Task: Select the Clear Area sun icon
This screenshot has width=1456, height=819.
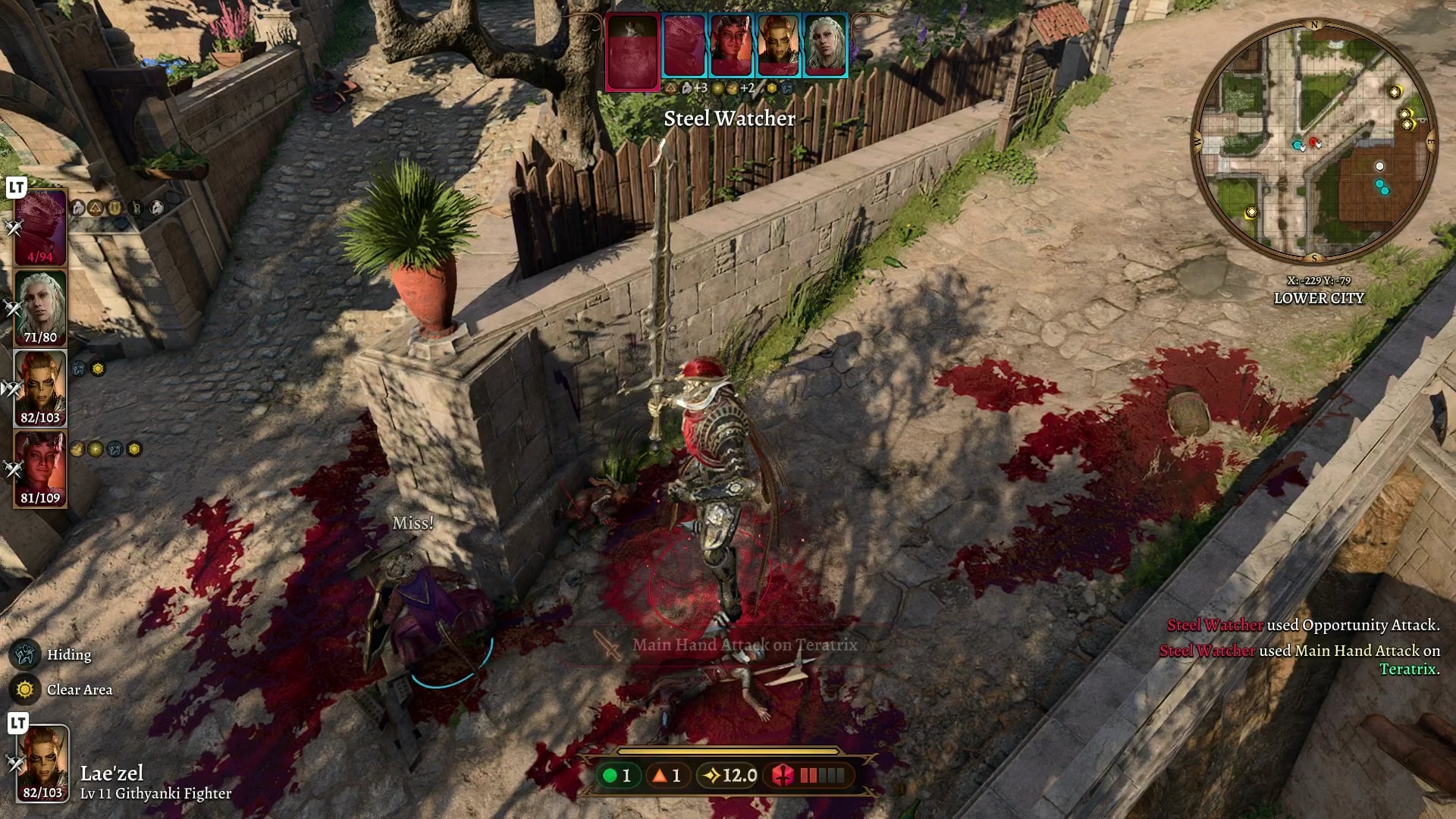Action: click(x=25, y=690)
